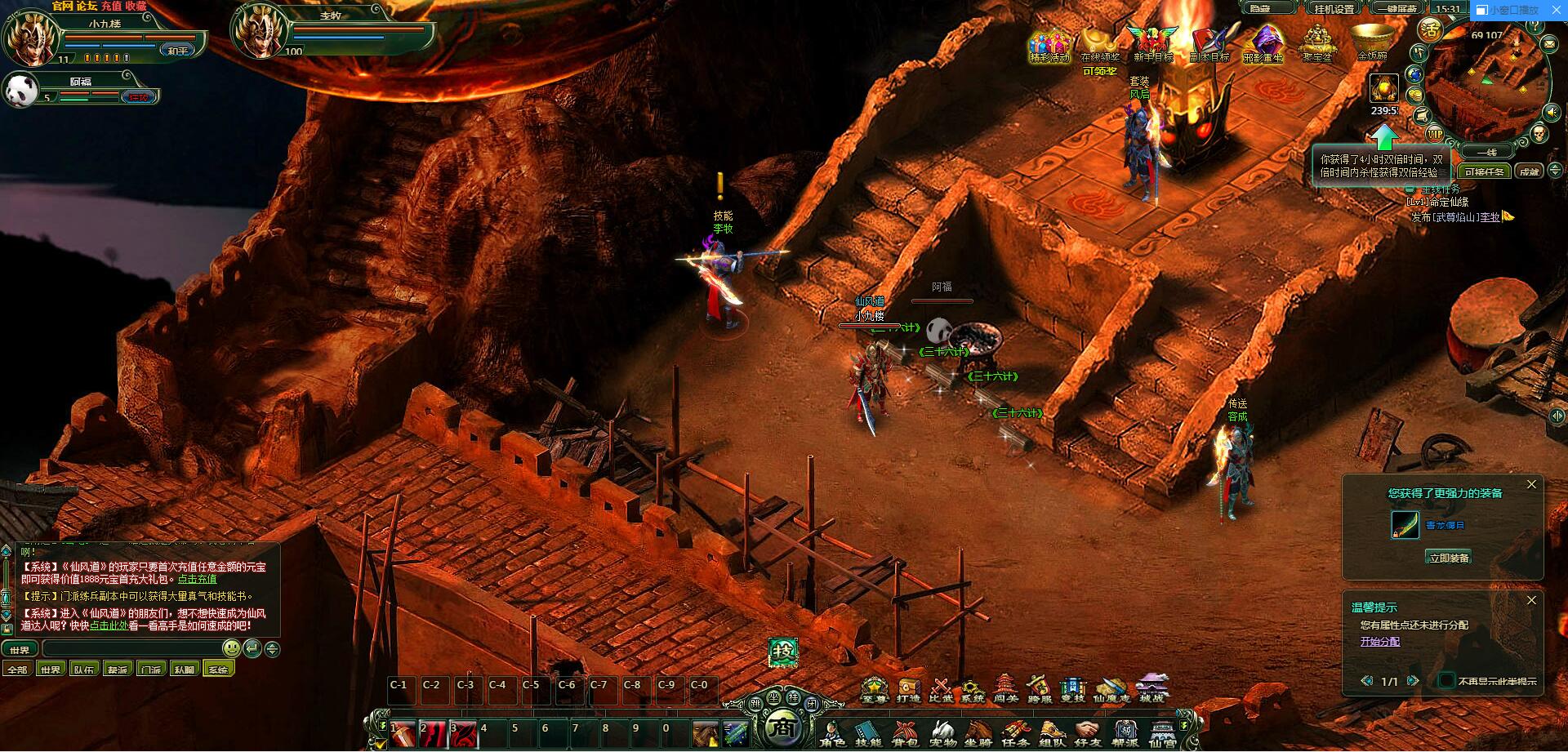Claim the 在线领奖 online reward

[x=1099, y=45]
